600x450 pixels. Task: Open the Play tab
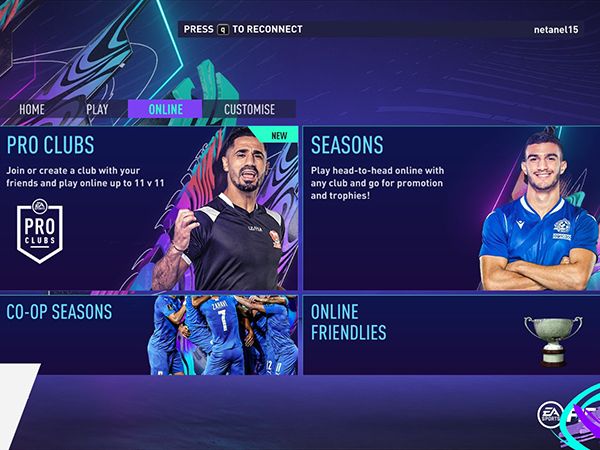pos(97,109)
